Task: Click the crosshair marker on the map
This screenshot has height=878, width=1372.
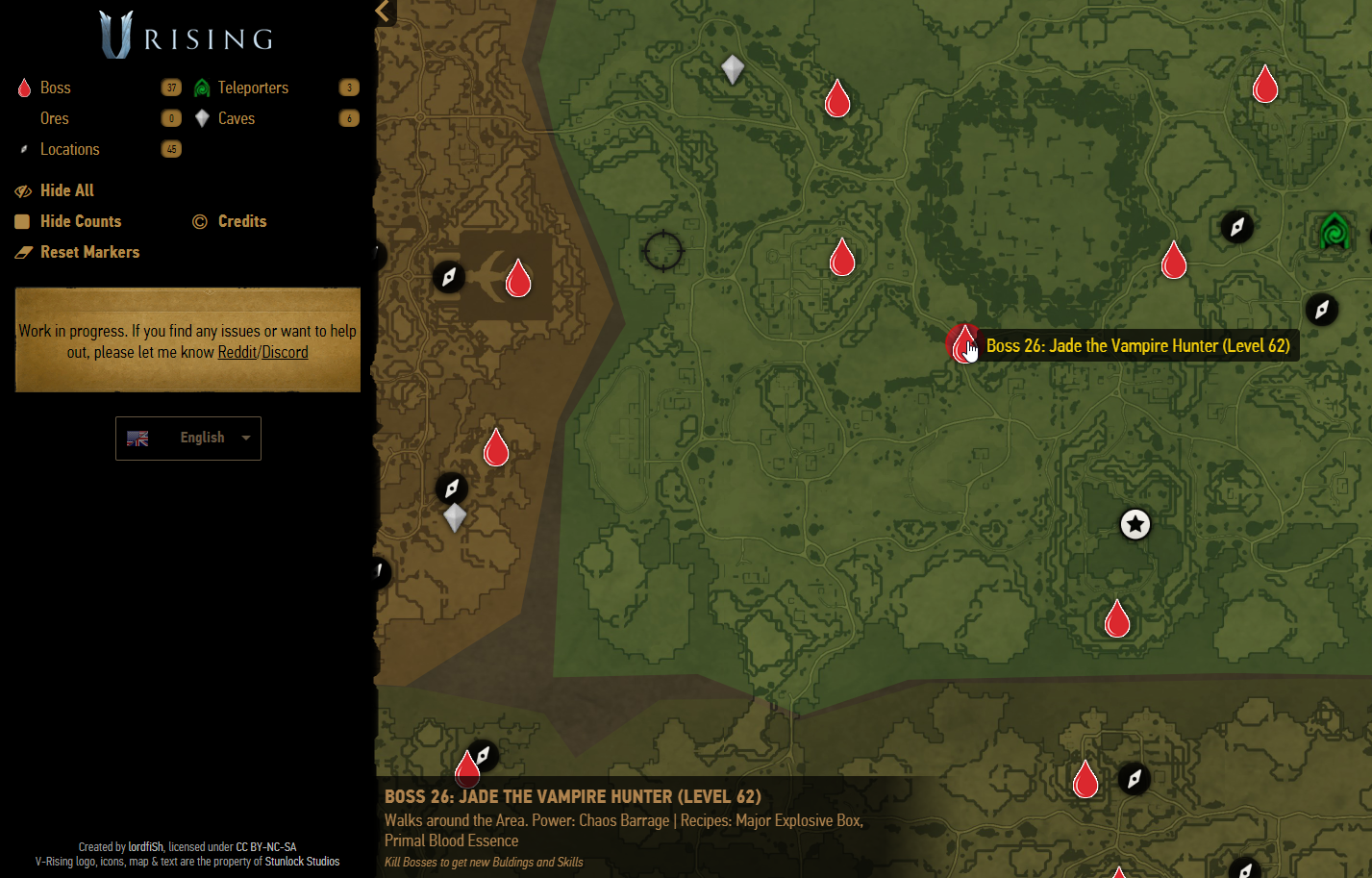Action: 663,252
